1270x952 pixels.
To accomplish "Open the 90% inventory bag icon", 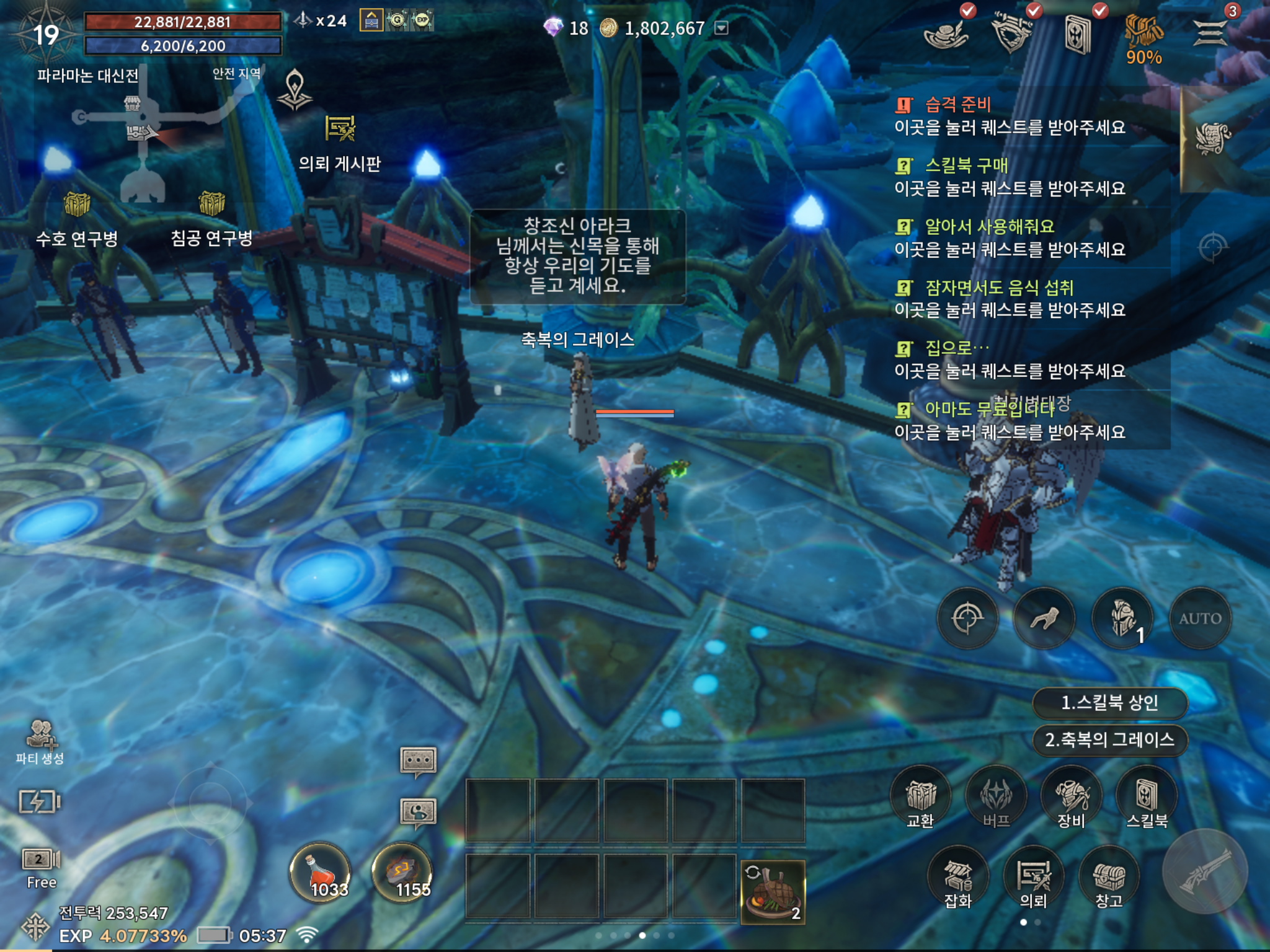I will [1143, 37].
